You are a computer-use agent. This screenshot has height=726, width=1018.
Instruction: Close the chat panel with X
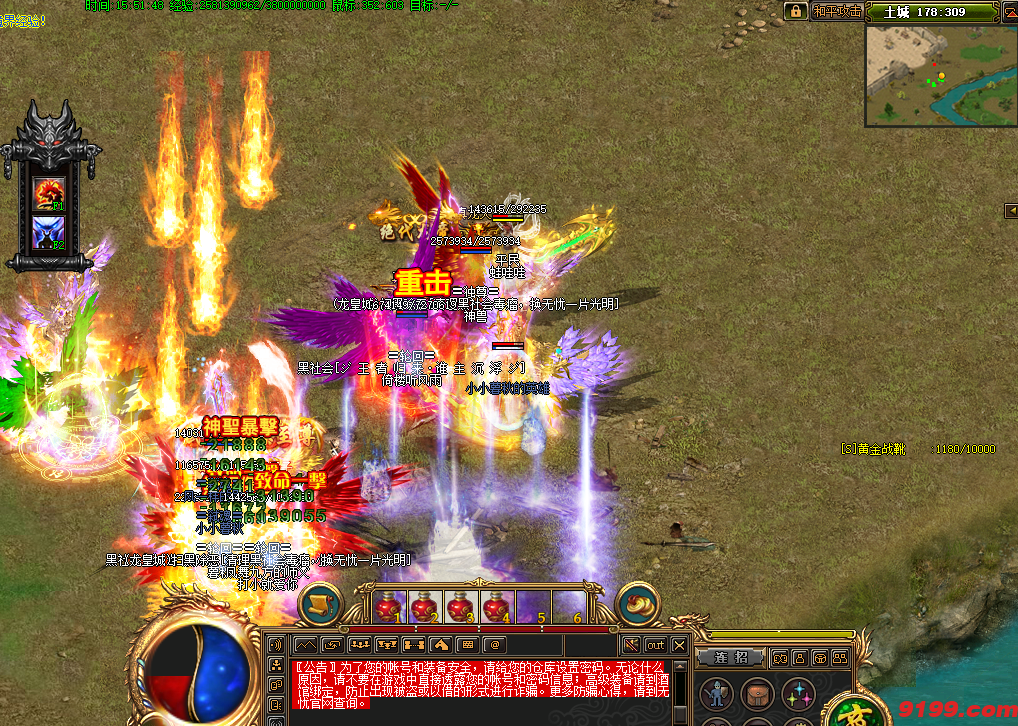[x=679, y=645]
